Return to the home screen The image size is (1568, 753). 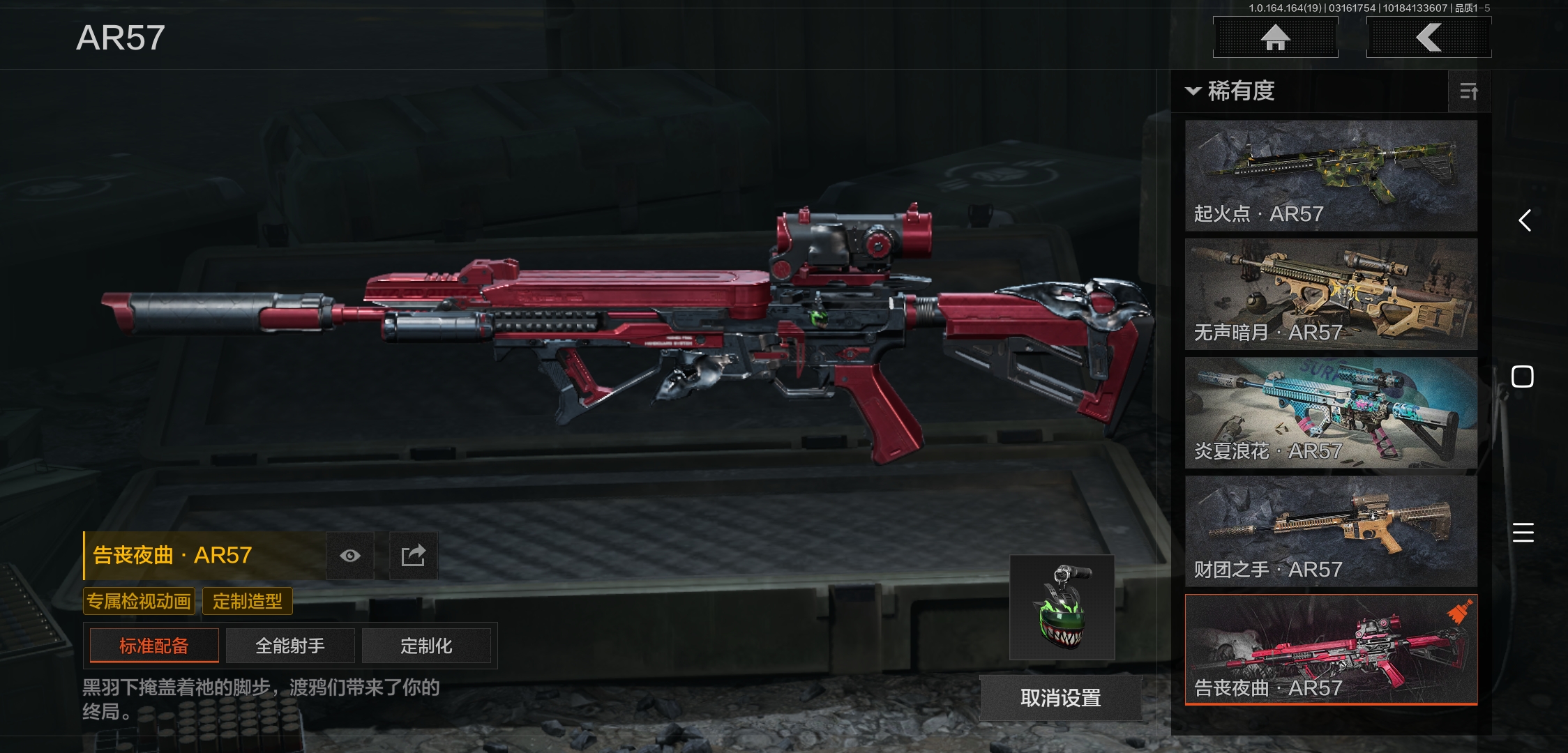1275,38
